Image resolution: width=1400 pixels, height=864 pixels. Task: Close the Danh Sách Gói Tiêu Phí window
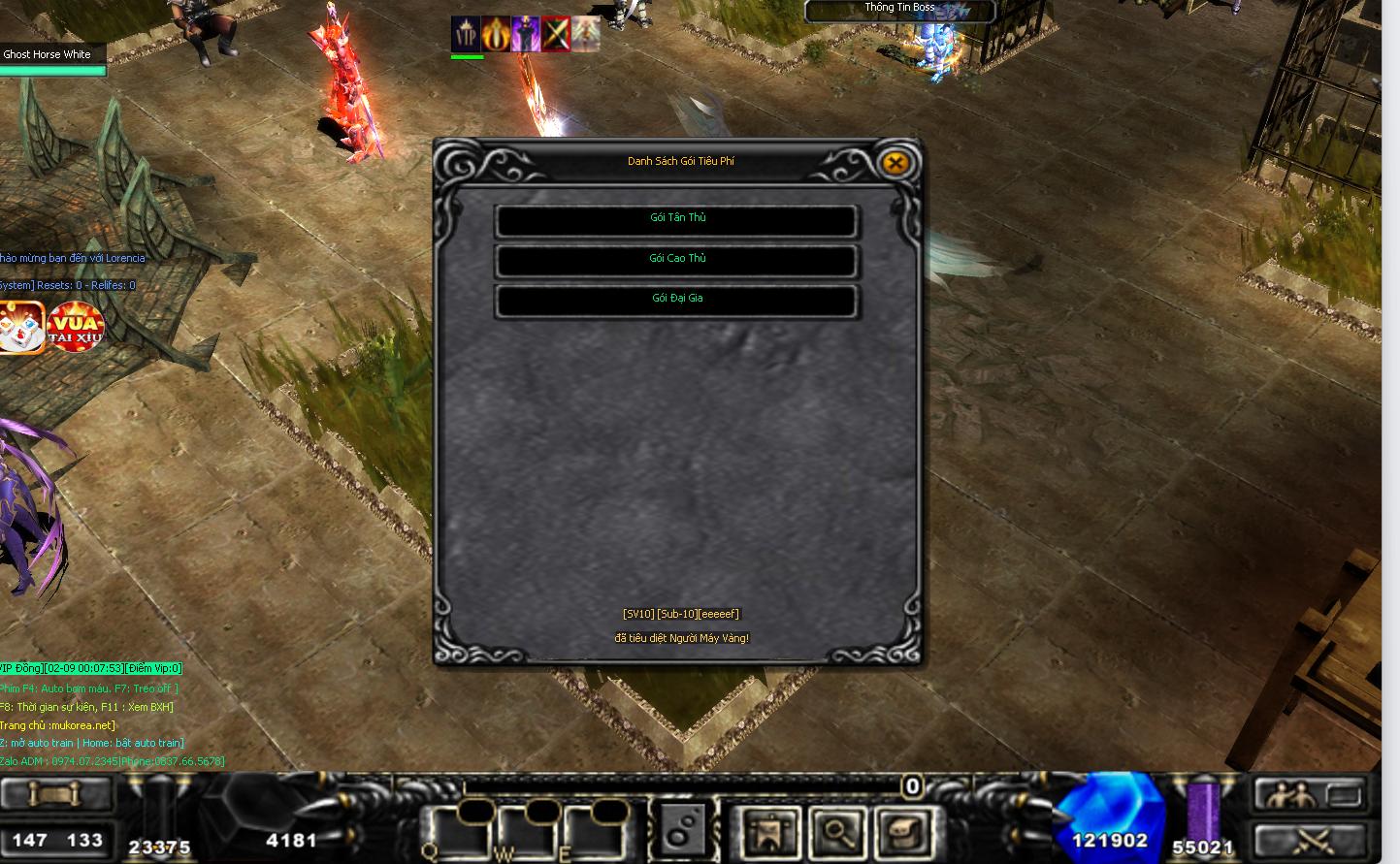point(895,163)
